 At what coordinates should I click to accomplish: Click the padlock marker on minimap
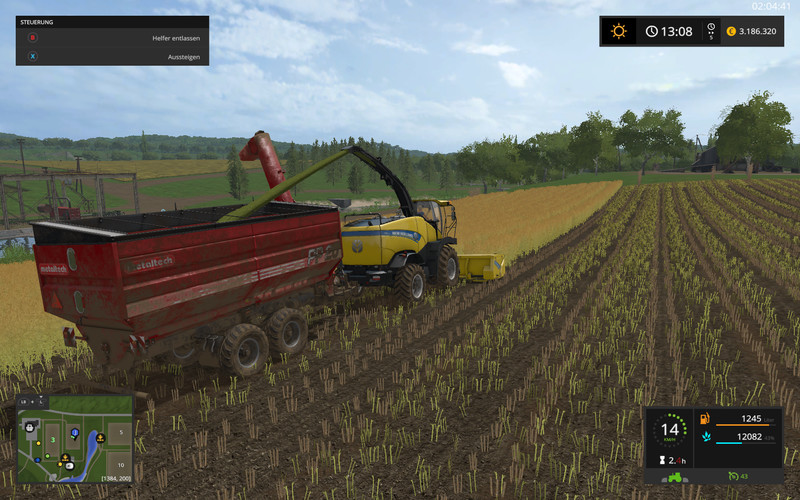[31, 425]
